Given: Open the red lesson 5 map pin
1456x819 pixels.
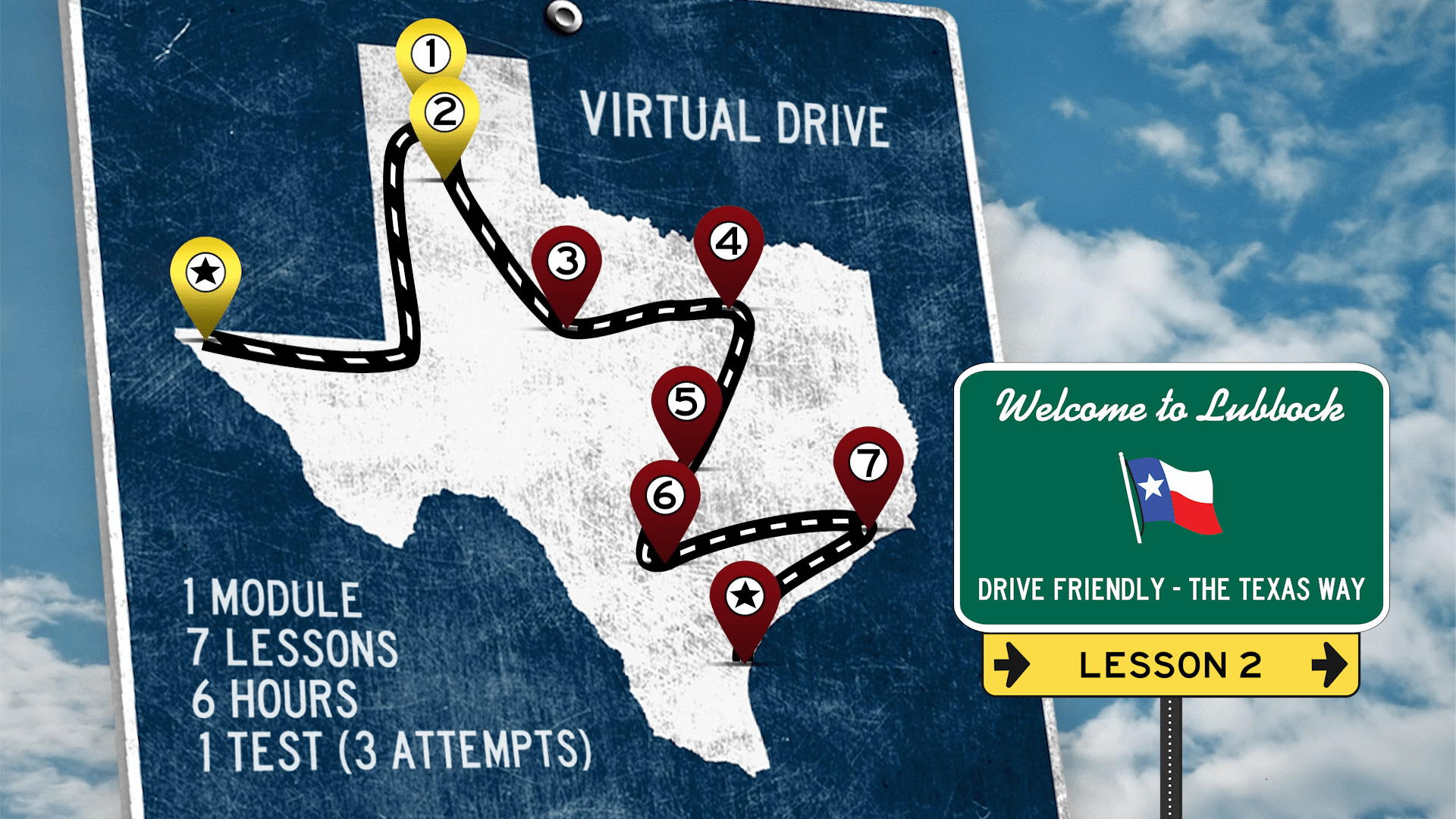Looking at the screenshot, I should click(686, 403).
